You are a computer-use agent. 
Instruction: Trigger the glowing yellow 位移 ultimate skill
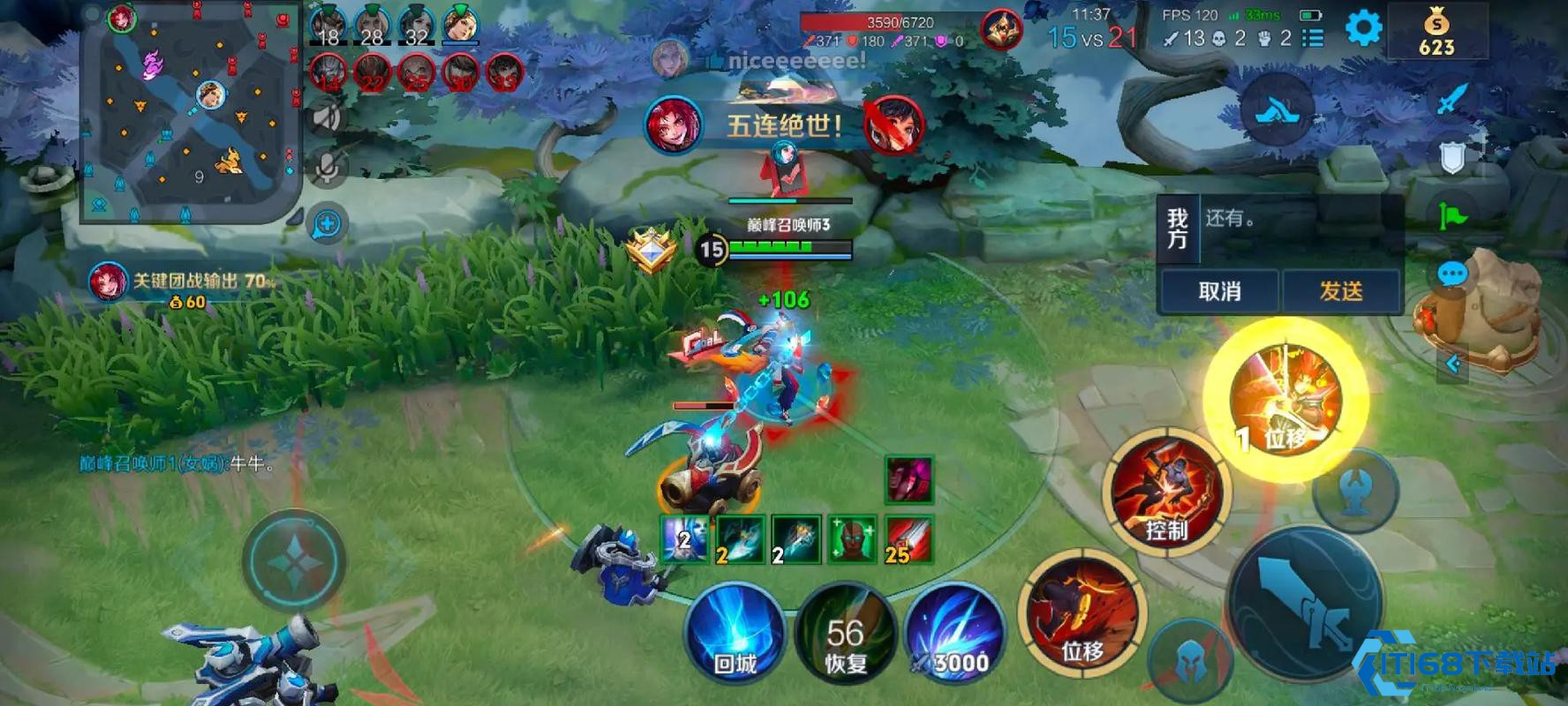[x=1285, y=399]
